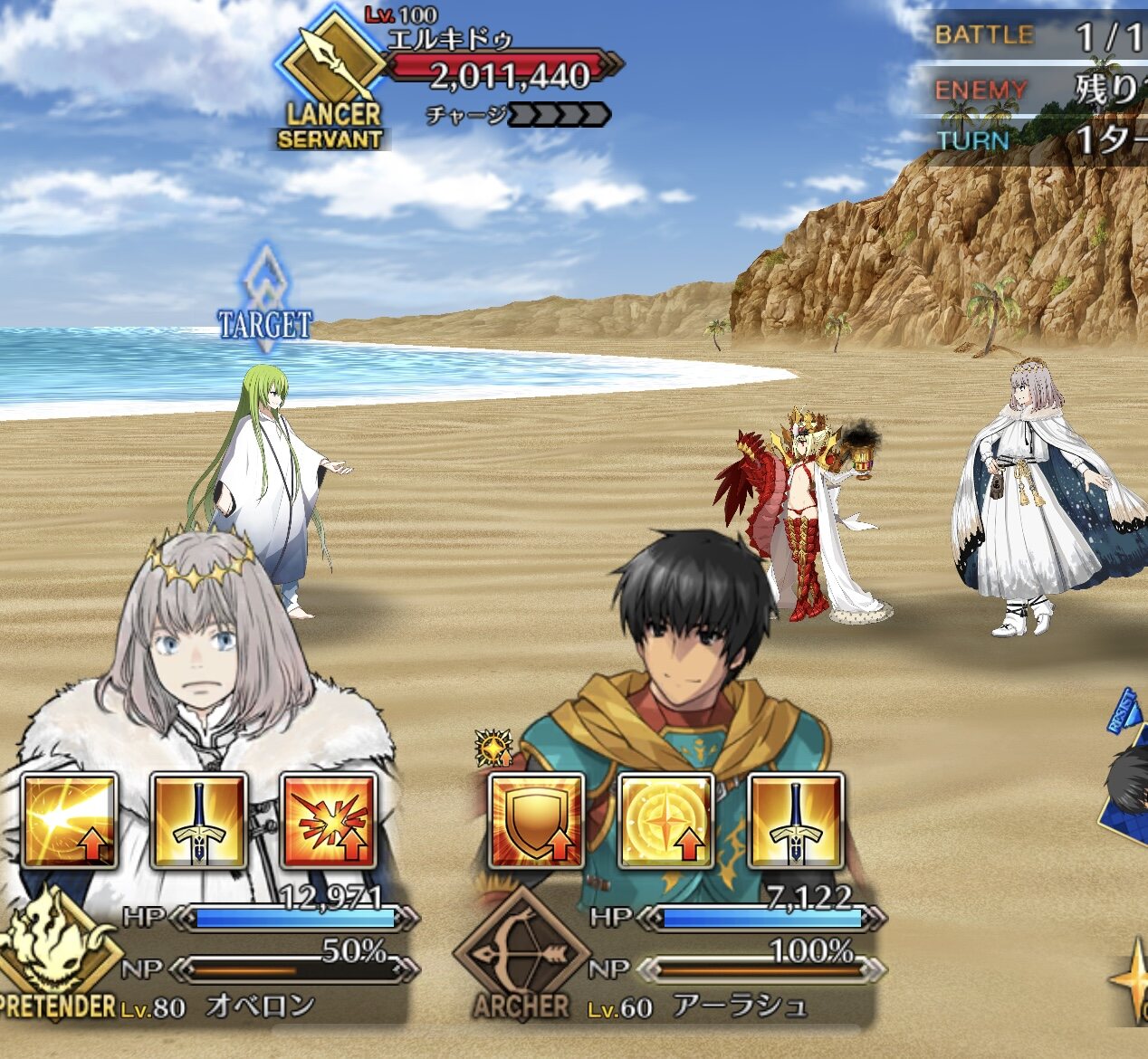Use Oberon's sword attack-up skill
Viewport: 1148px width, 1059px height.
pos(198,821)
